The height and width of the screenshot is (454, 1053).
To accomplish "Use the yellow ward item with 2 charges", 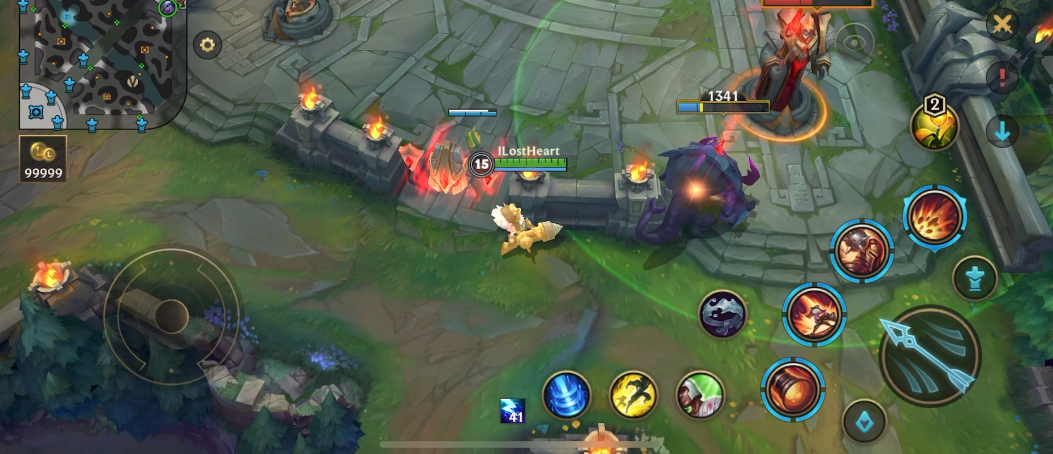I will [x=935, y=125].
